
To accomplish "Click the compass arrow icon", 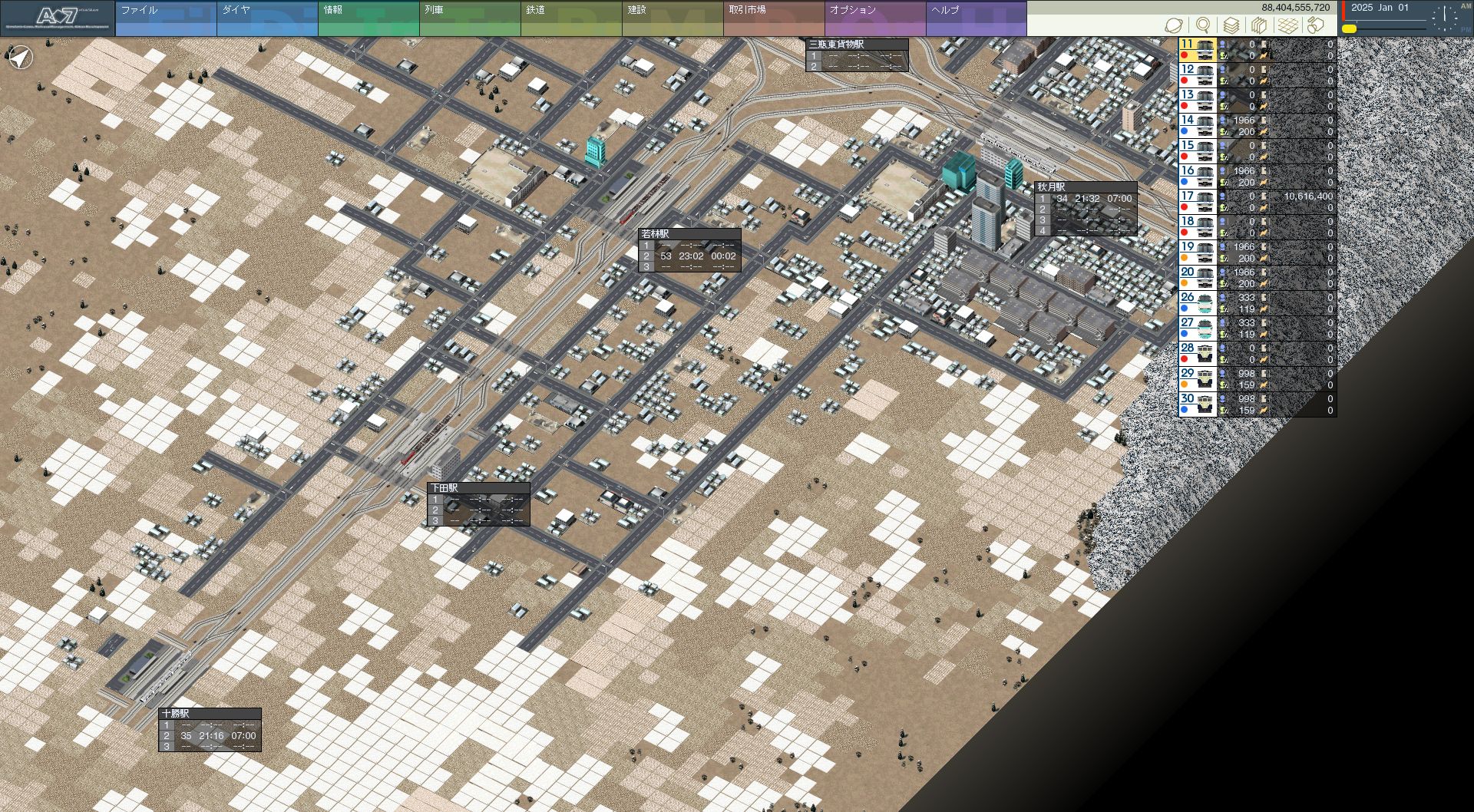I will coord(21,57).
